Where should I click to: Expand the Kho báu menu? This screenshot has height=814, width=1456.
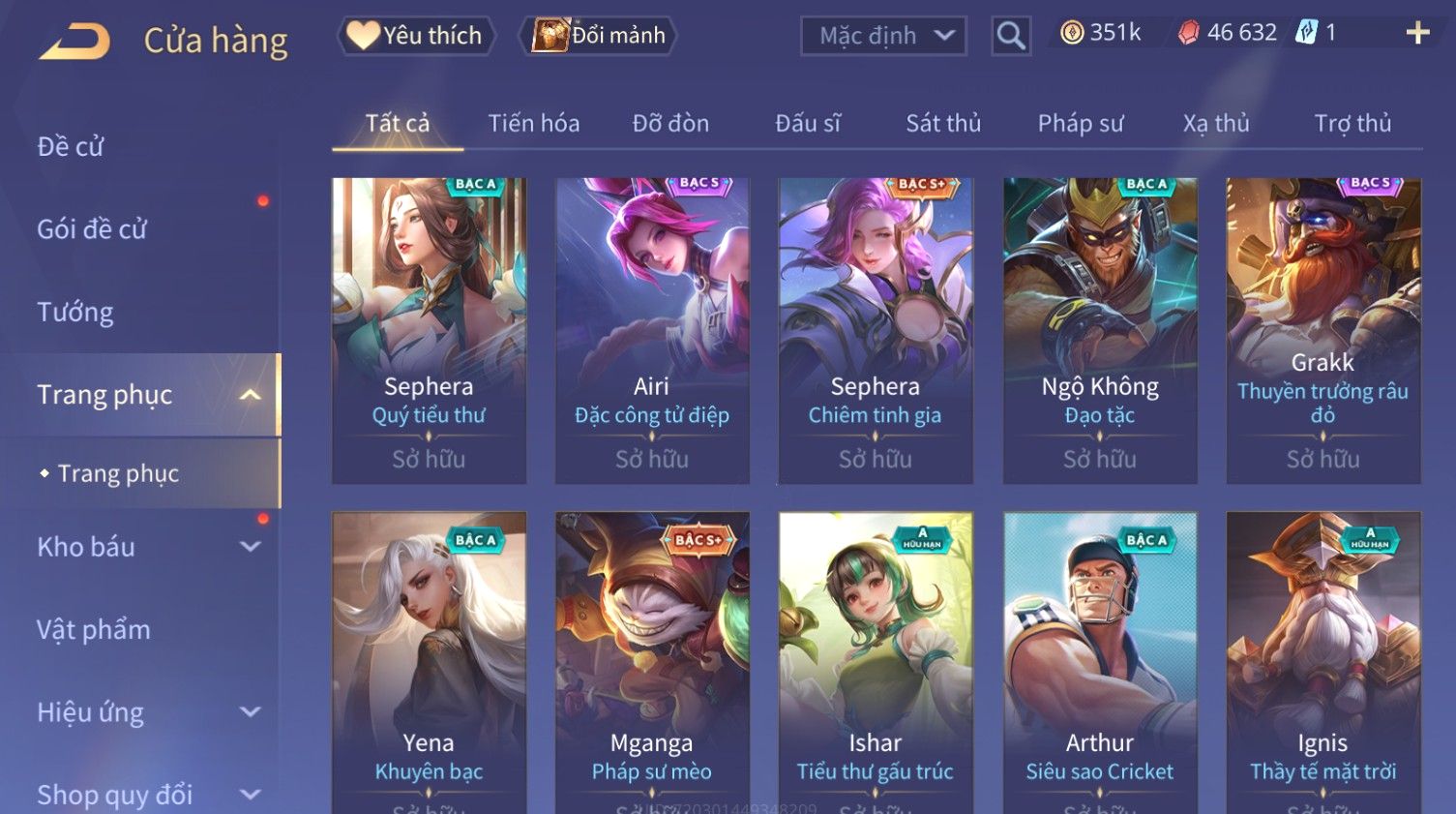[x=145, y=547]
